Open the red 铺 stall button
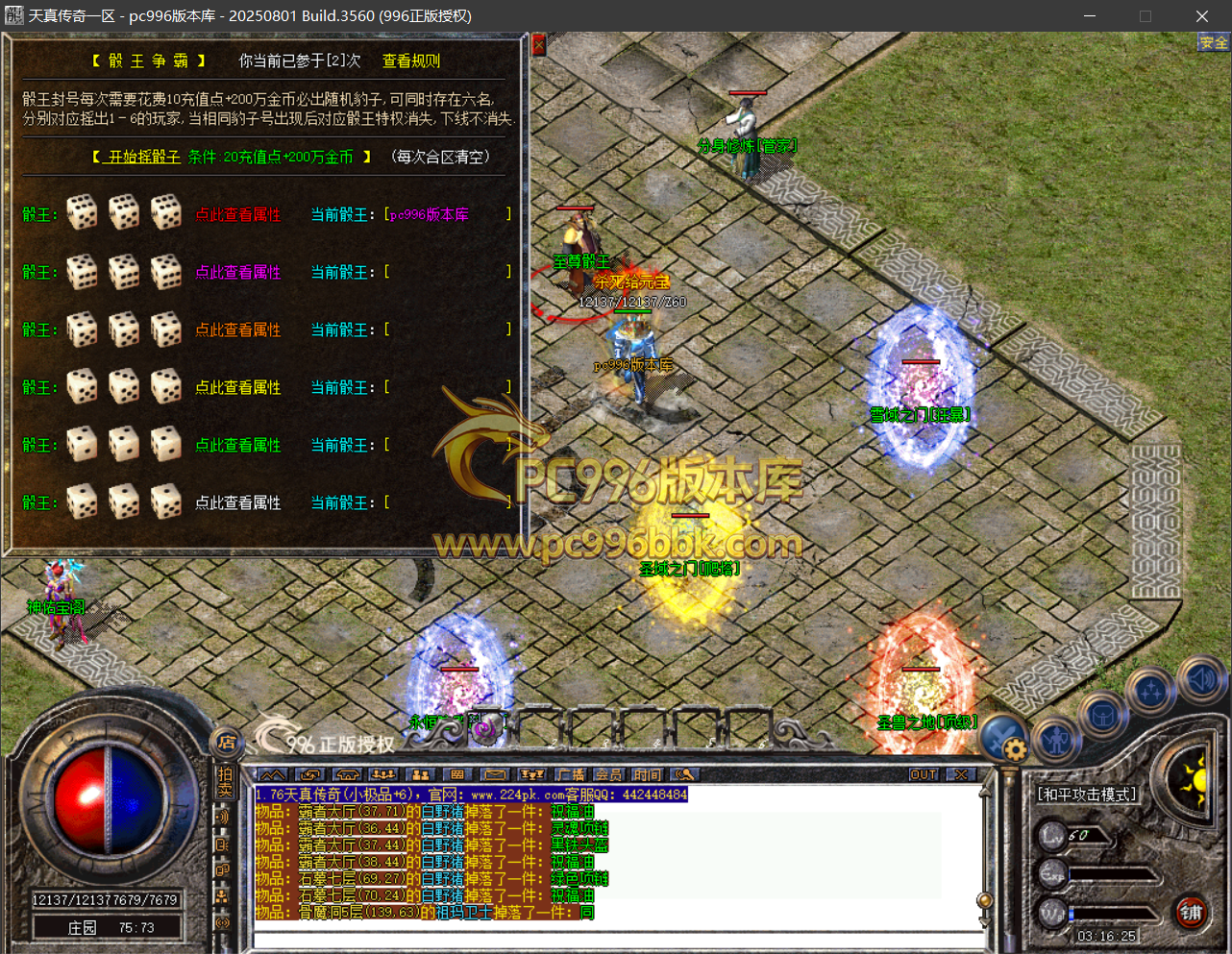The image size is (1232, 954). pyautogui.click(x=1192, y=913)
